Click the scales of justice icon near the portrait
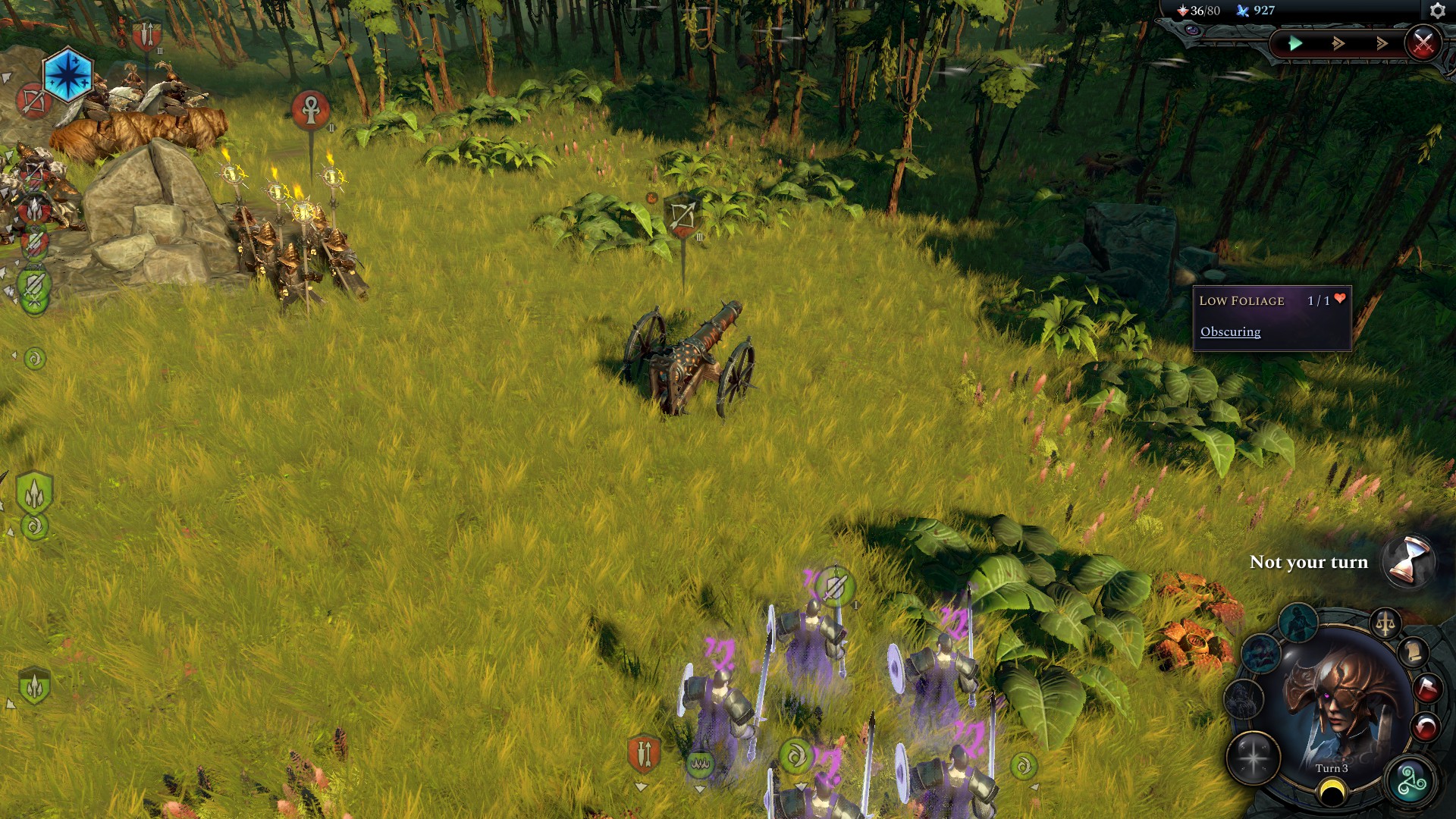This screenshot has height=819, width=1456. 1386,623
